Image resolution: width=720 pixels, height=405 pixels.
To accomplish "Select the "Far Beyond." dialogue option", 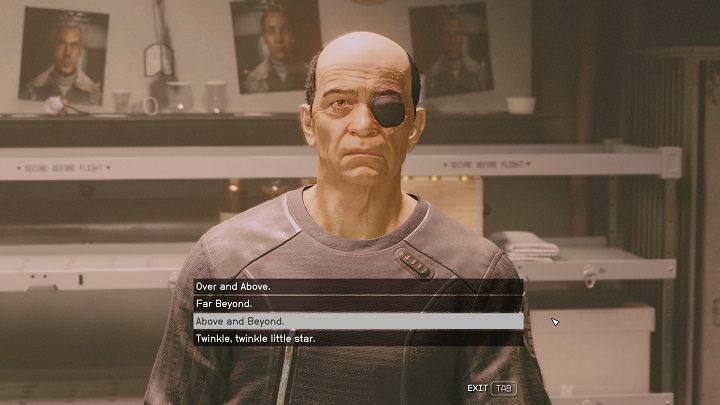I will [x=358, y=303].
